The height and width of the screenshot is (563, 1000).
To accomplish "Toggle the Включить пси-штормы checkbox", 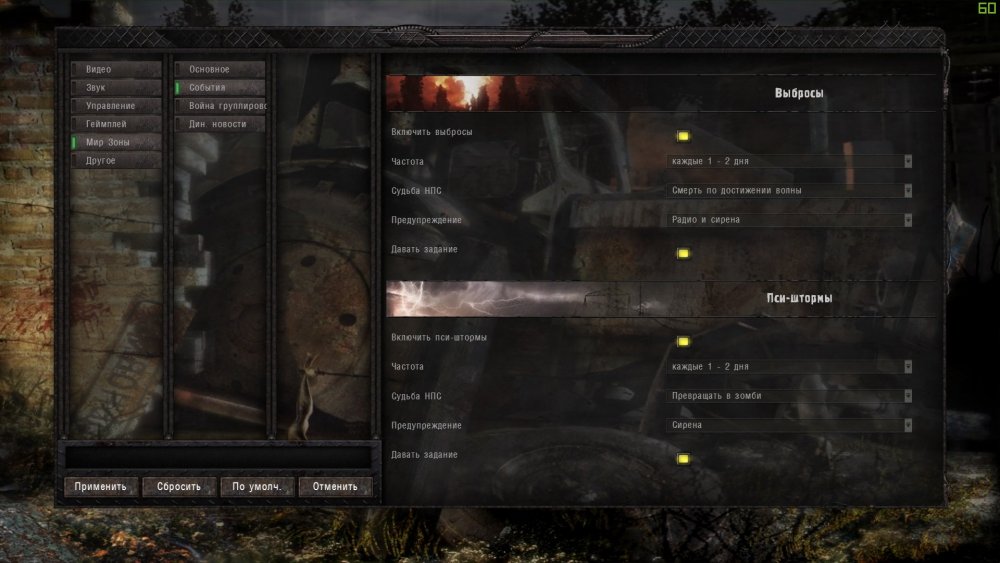I will (x=683, y=342).
